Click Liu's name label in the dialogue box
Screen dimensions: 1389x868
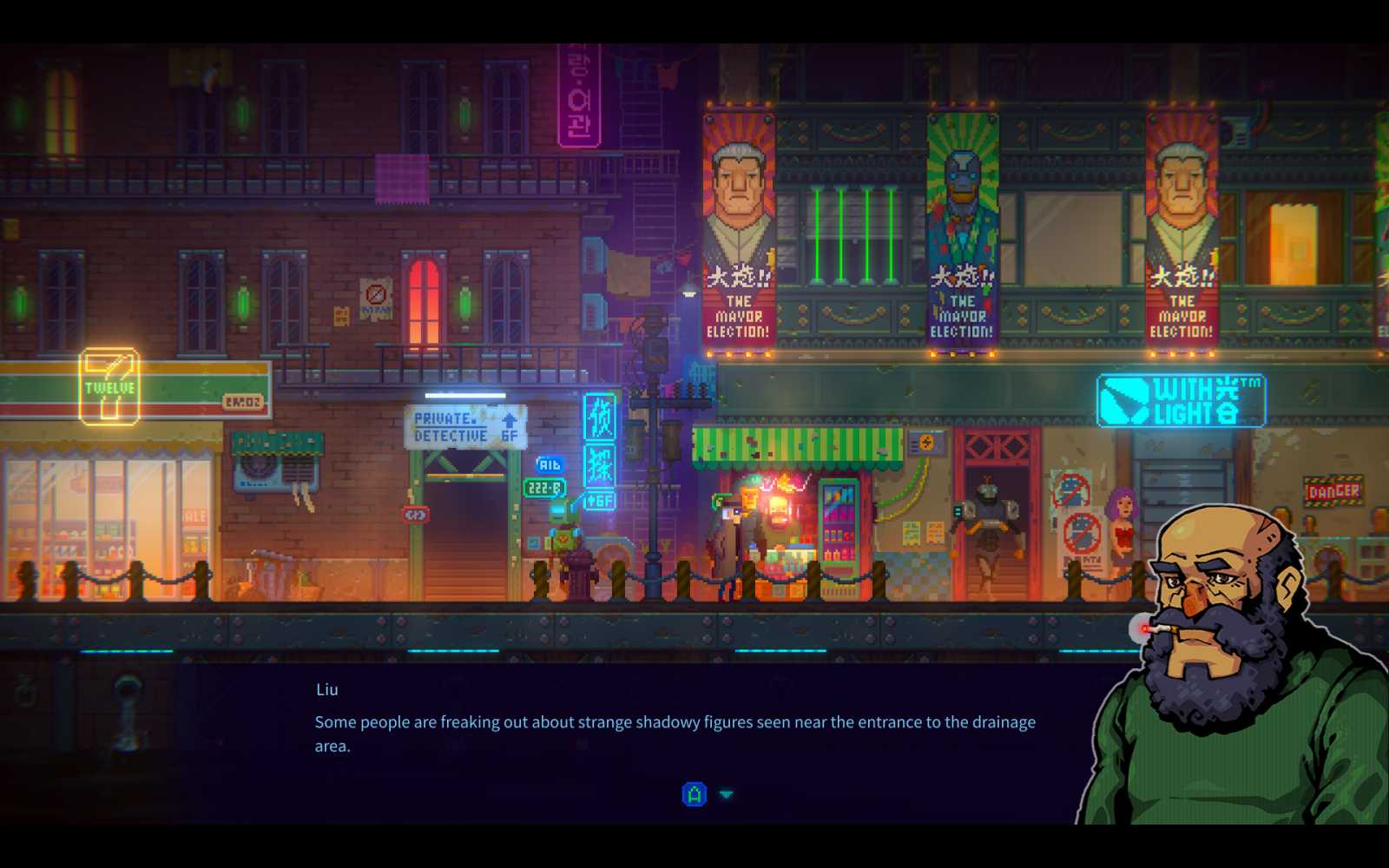pyautogui.click(x=326, y=689)
